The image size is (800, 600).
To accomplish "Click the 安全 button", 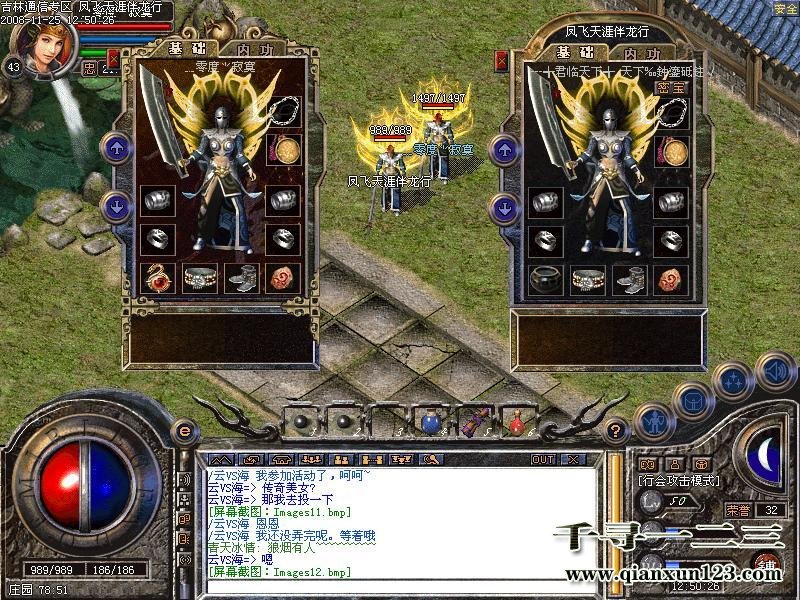I will pyautogui.click(x=786, y=8).
